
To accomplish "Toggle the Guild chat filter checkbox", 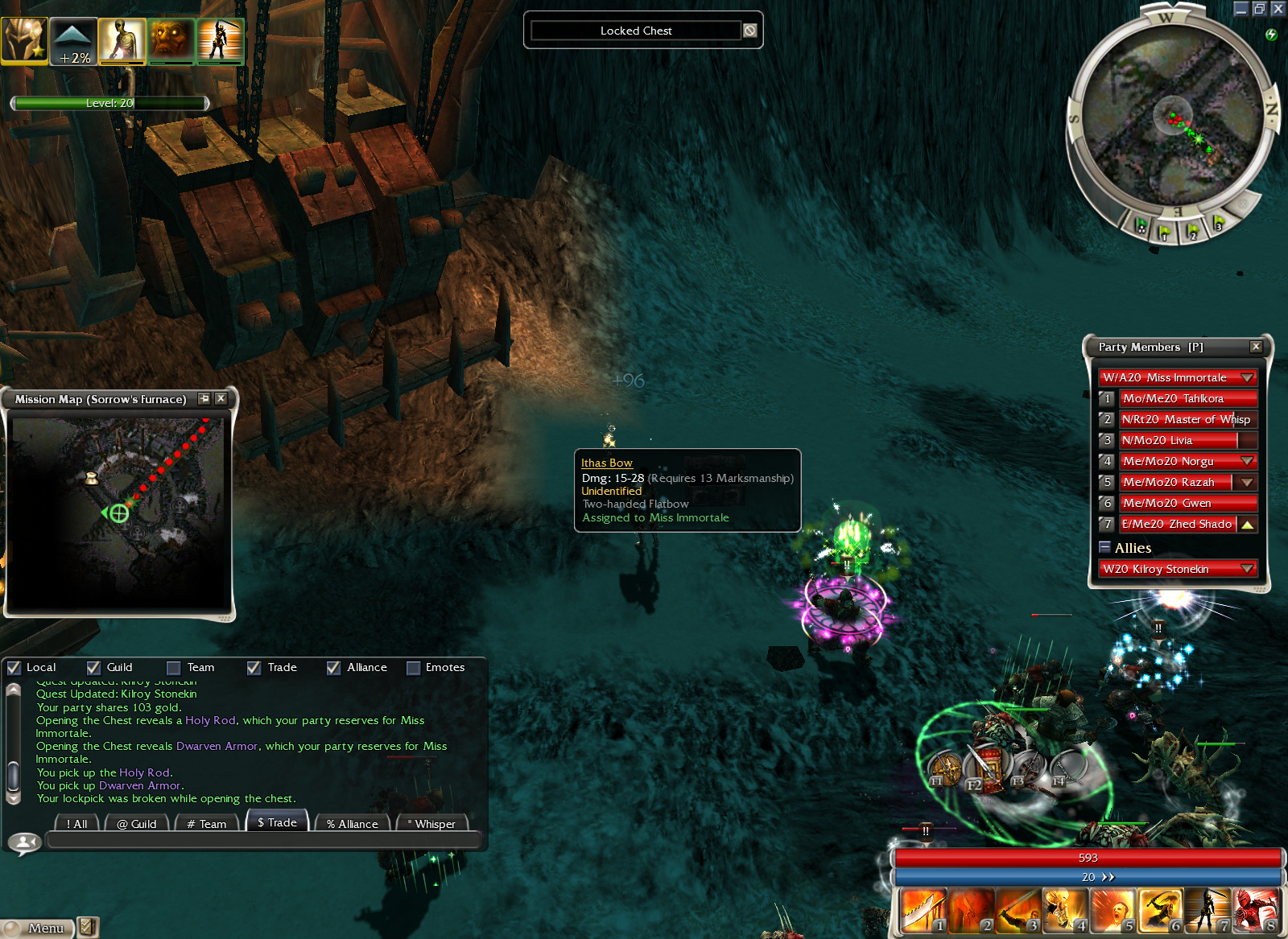I will click(93, 668).
